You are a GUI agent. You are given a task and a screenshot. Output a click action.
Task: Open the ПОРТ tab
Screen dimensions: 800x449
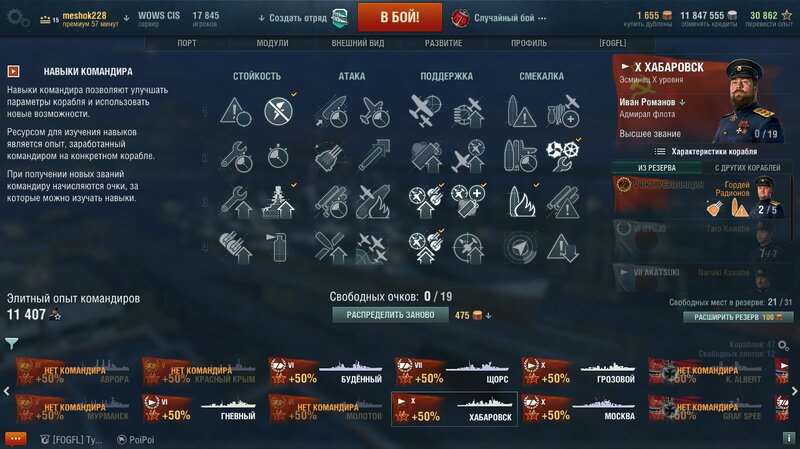187,44
